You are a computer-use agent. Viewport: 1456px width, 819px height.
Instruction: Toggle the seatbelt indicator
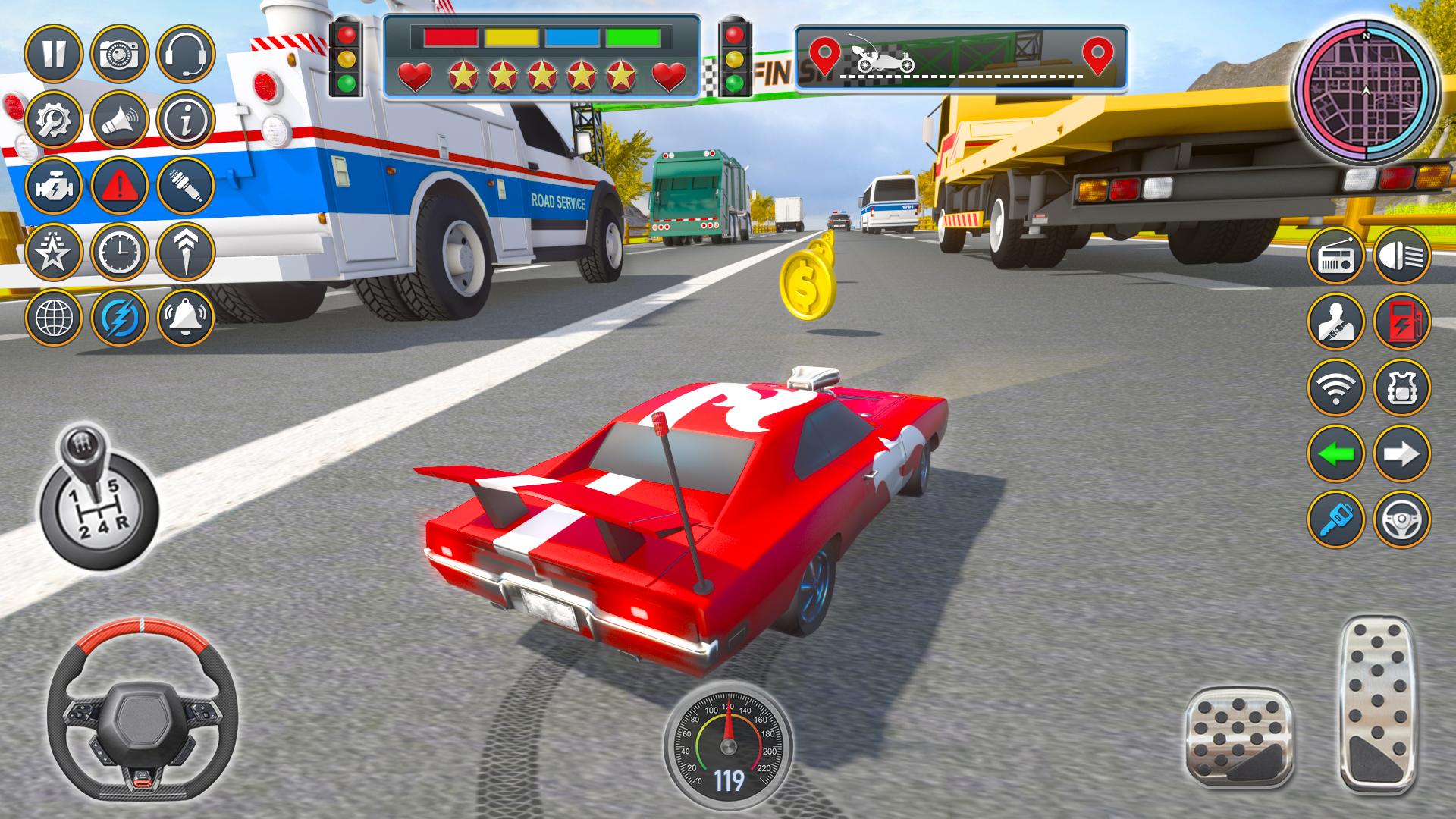click(x=1337, y=321)
